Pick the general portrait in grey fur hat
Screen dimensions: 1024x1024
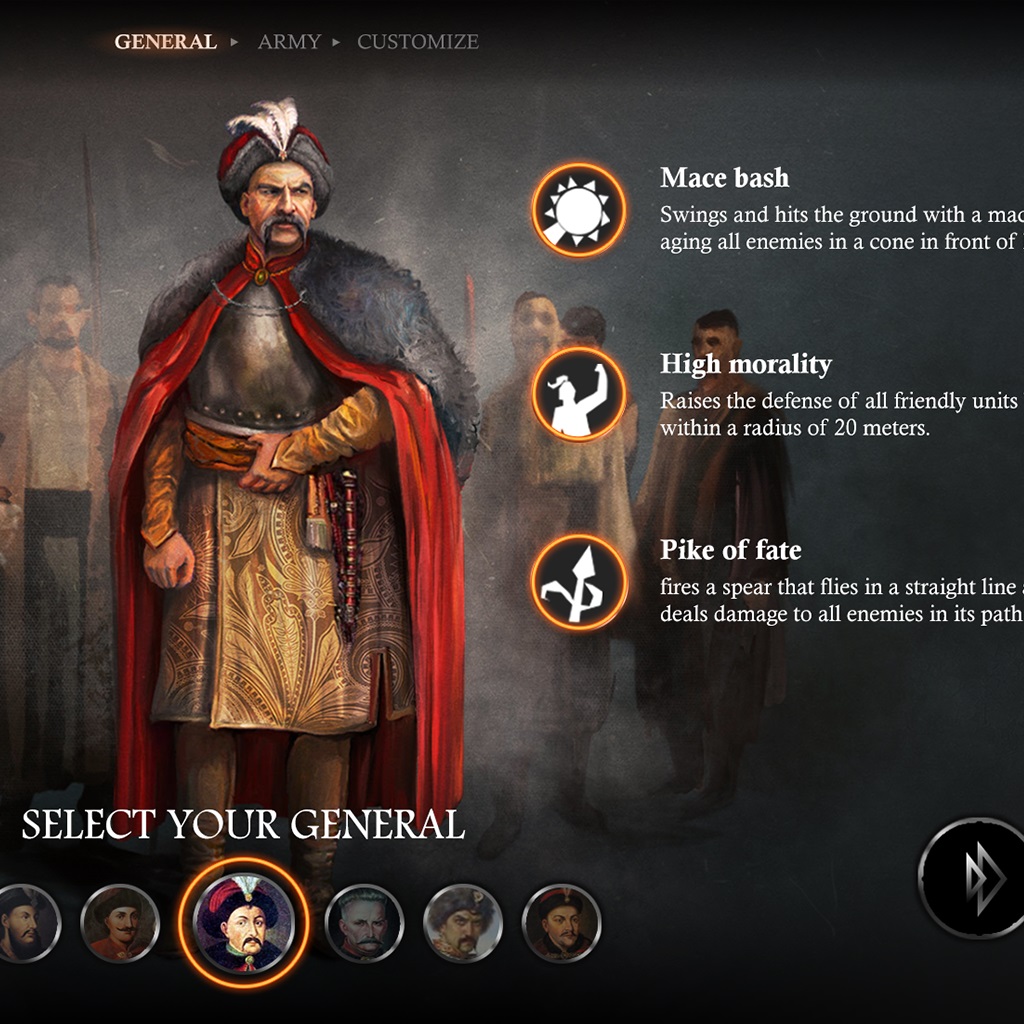click(463, 922)
